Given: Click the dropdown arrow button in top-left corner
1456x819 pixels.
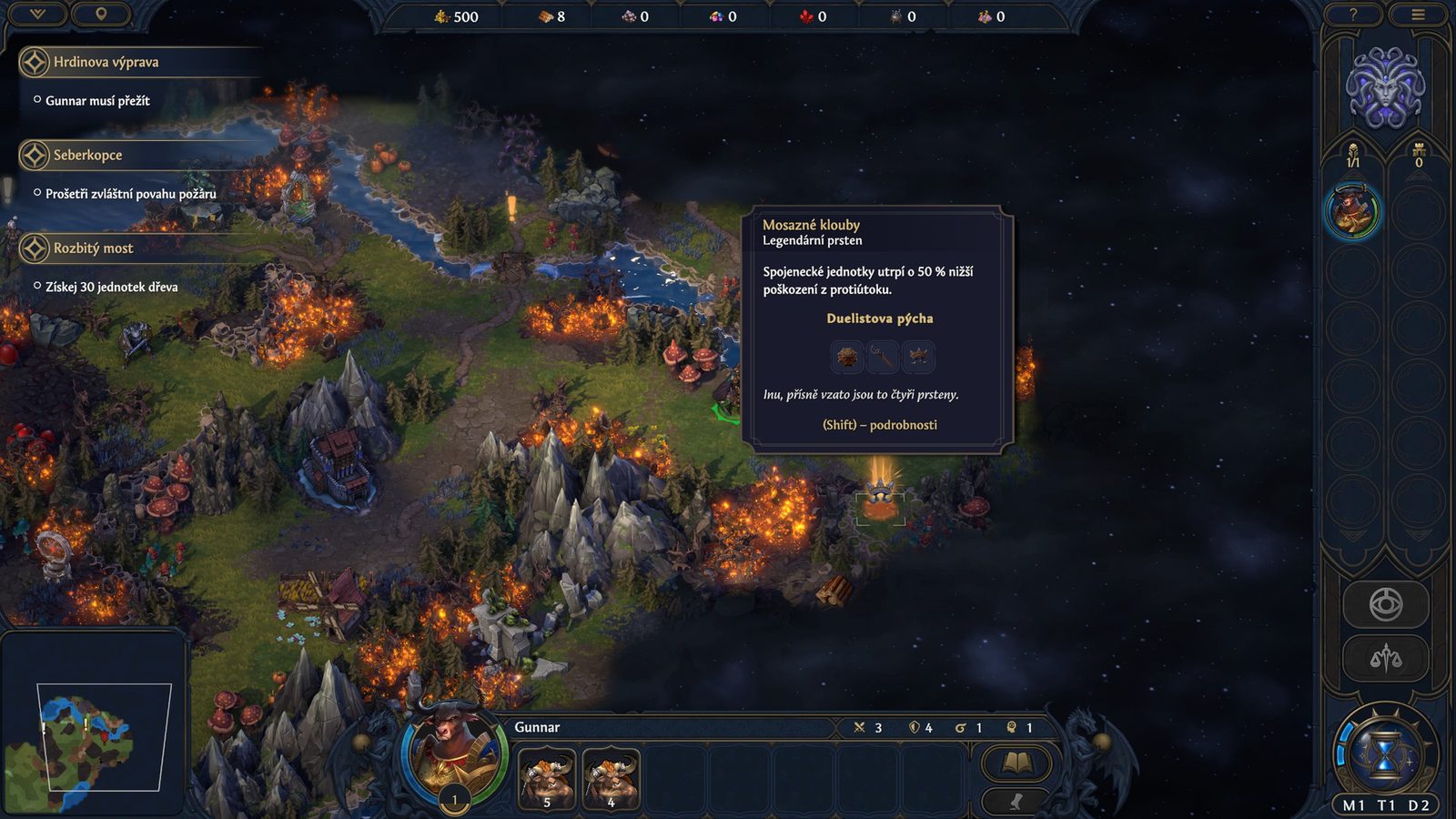Looking at the screenshot, I should tap(37, 14).
